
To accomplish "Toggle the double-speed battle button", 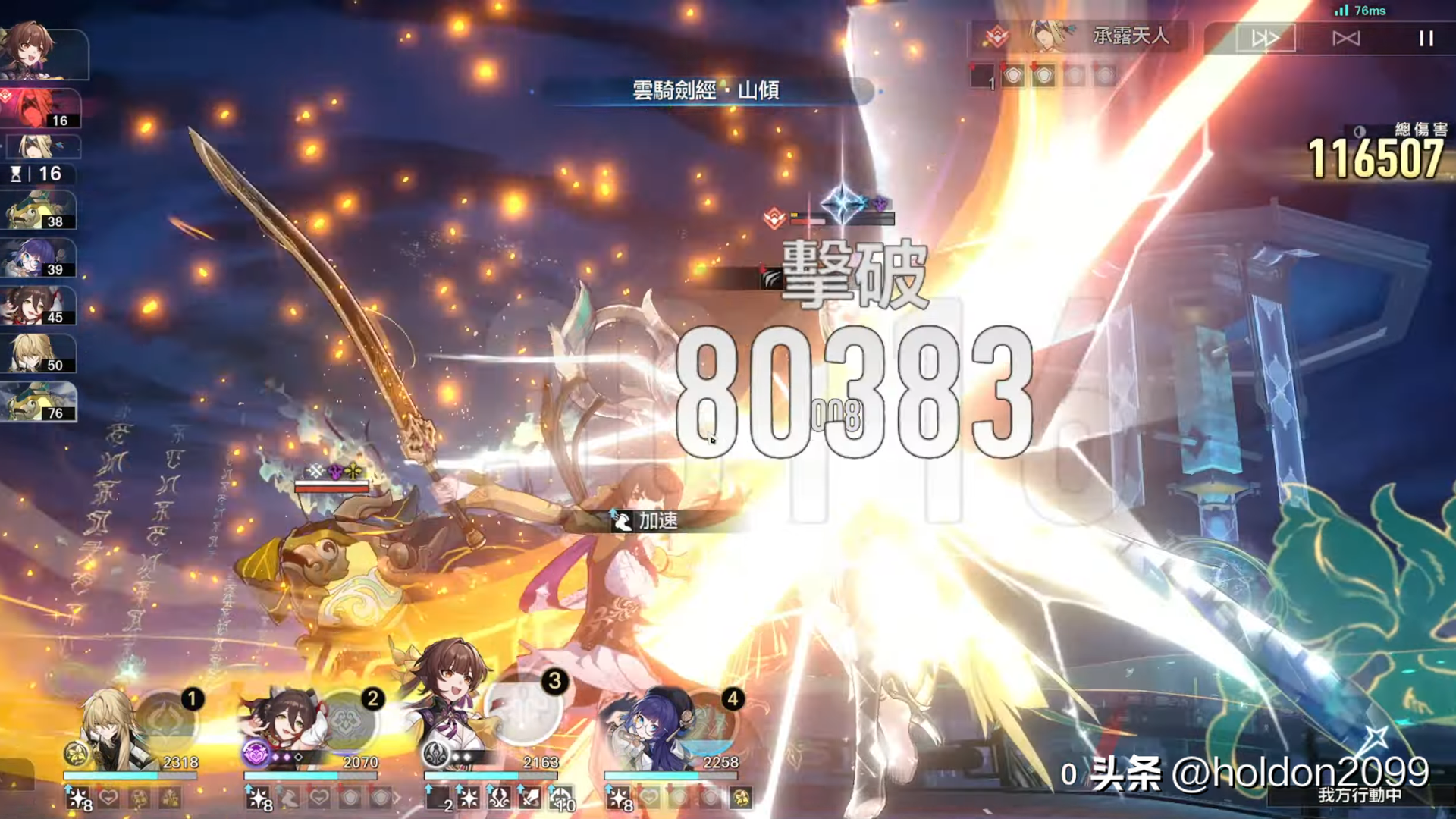I will click(x=1265, y=39).
